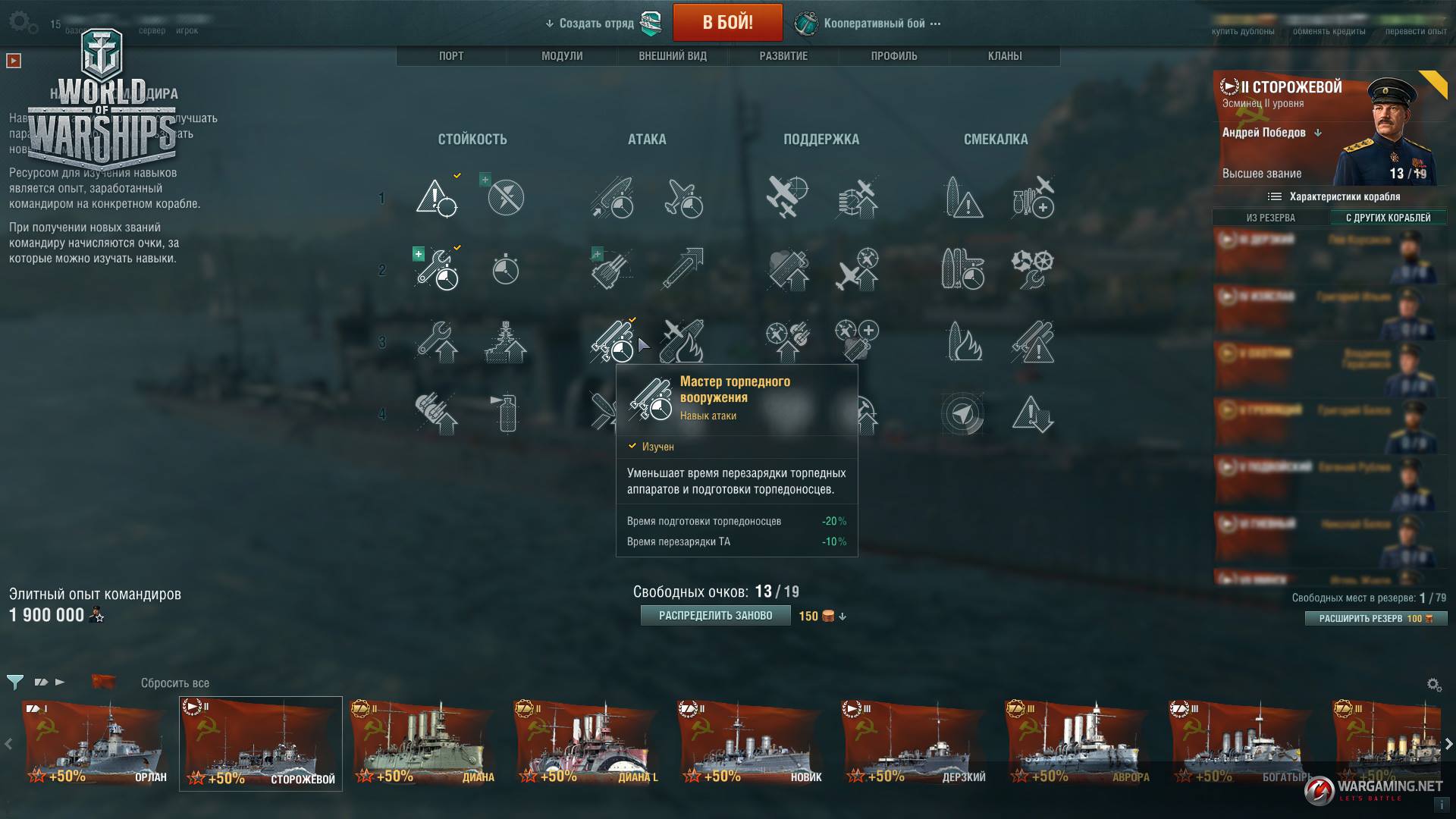Reset skills with РАСПРЕДЕЛИТЬ ЗАНОВО button
This screenshot has height=819, width=1456.
click(715, 616)
